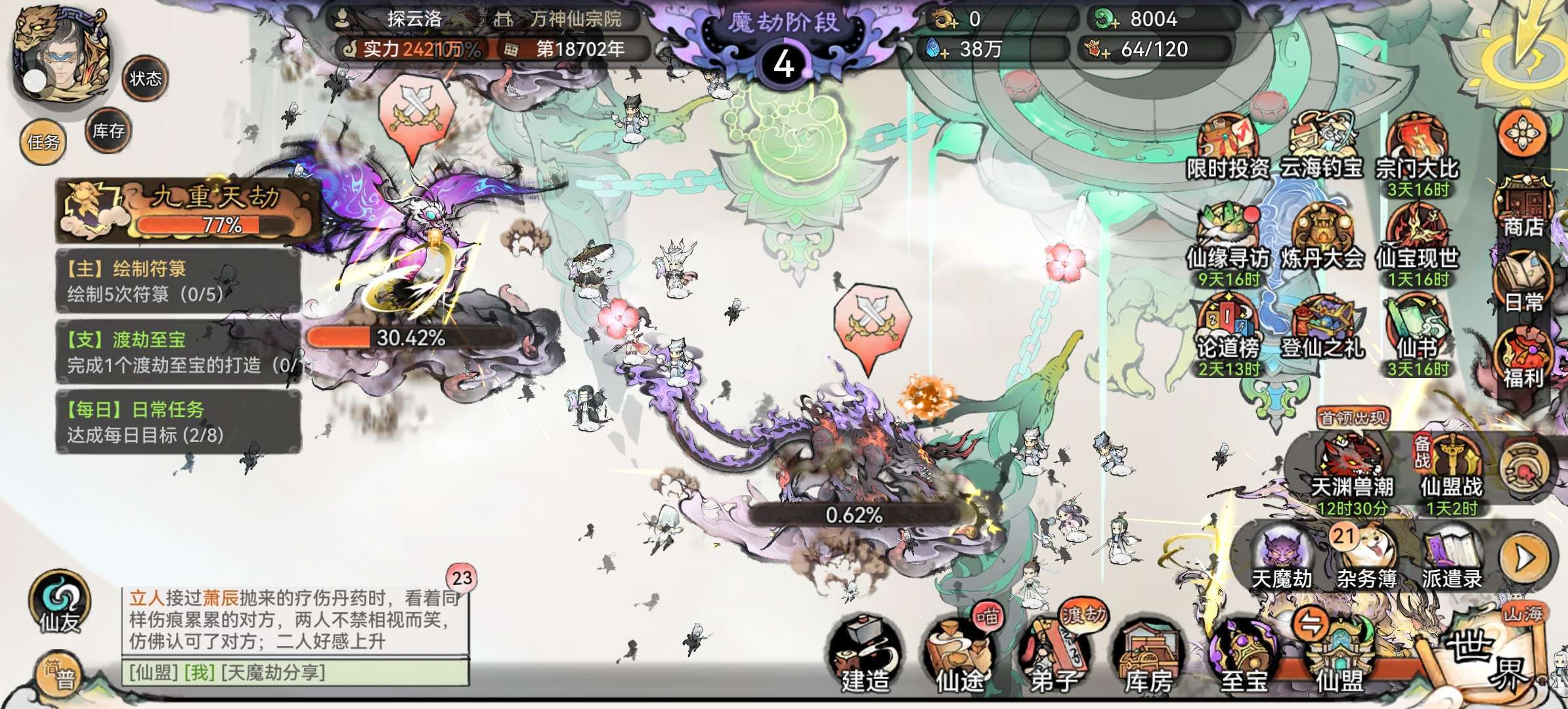Open the 仙途 menu icon
Screen dimensions: 1568x709
(x=959, y=656)
